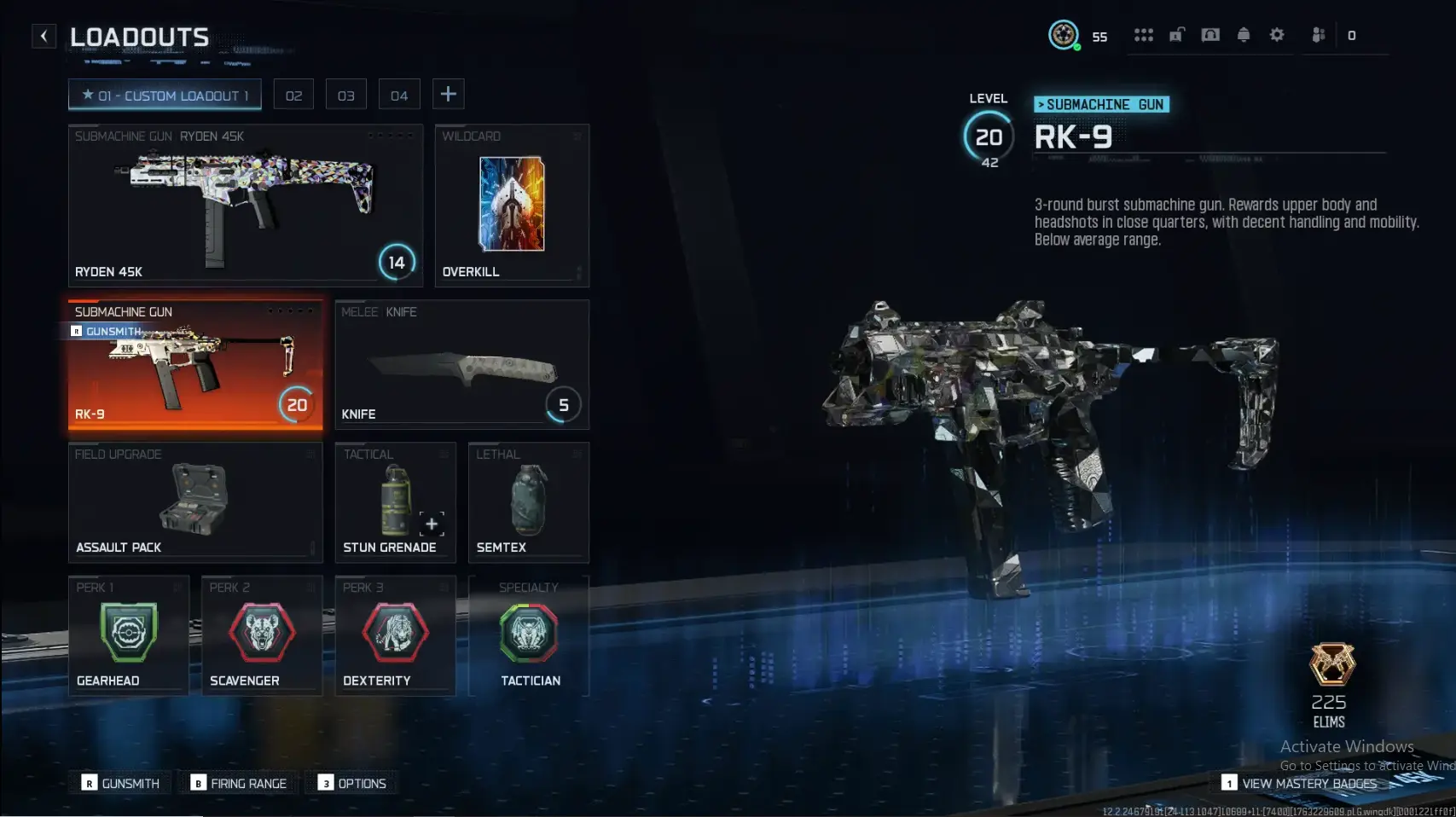Expand the Tactical Stun Grenade slot
1456x817 pixels.
point(395,503)
